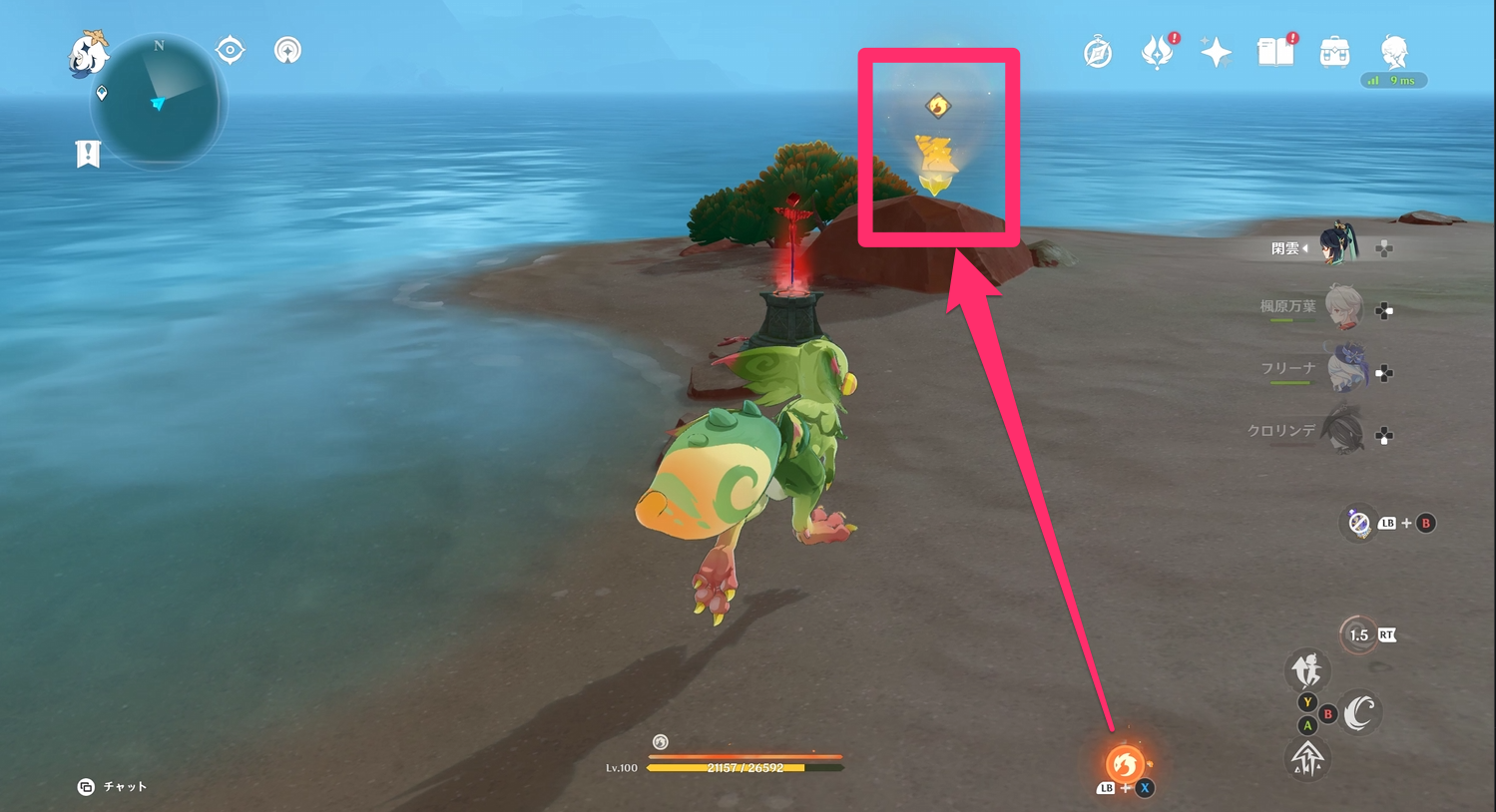Expand クロリンデ party member swap control
The height and width of the screenshot is (812, 1496).
click(1384, 435)
